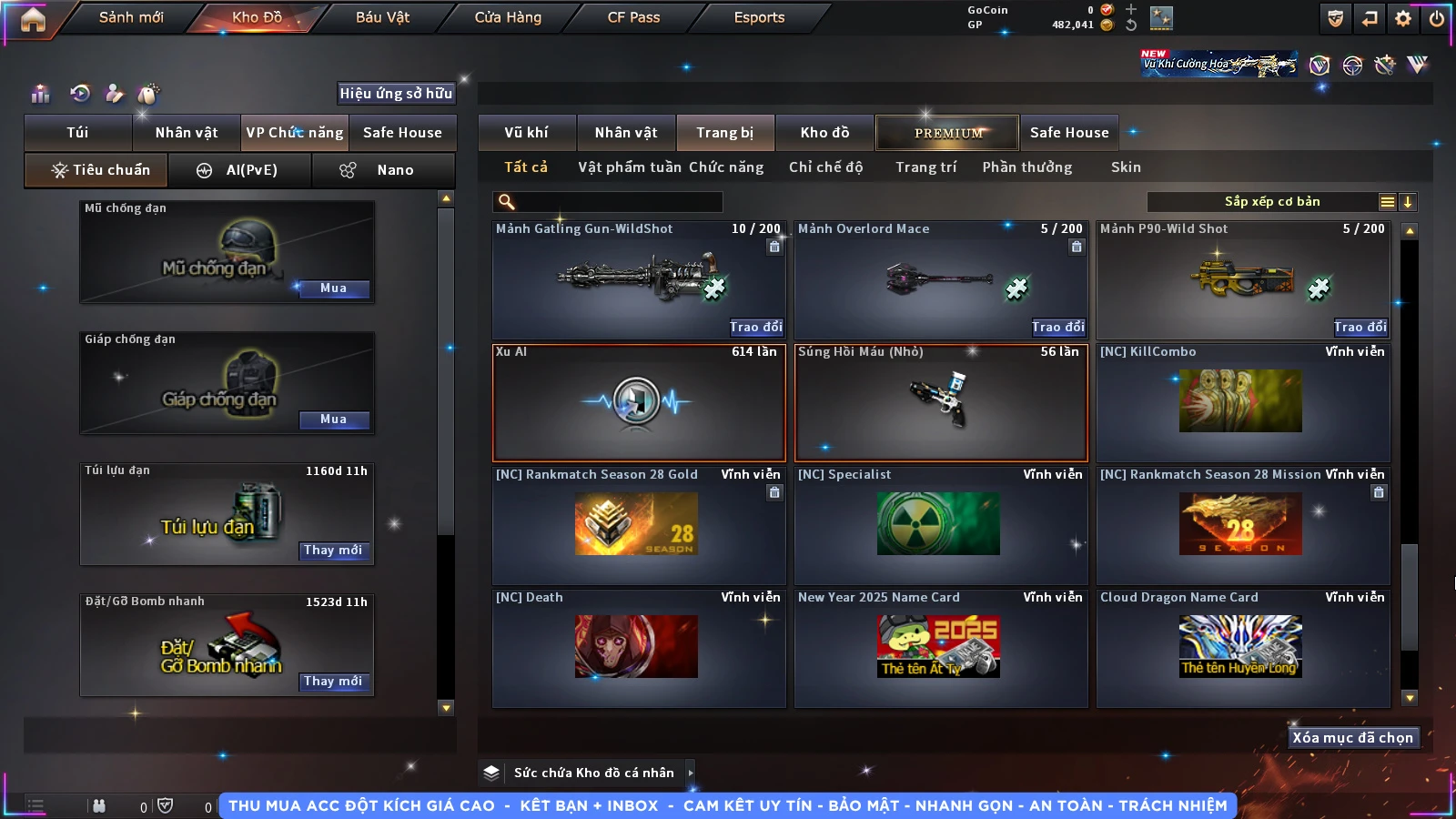Switch to the Nano loadout tab
Screen dimensions: 1456x819
(x=382, y=170)
